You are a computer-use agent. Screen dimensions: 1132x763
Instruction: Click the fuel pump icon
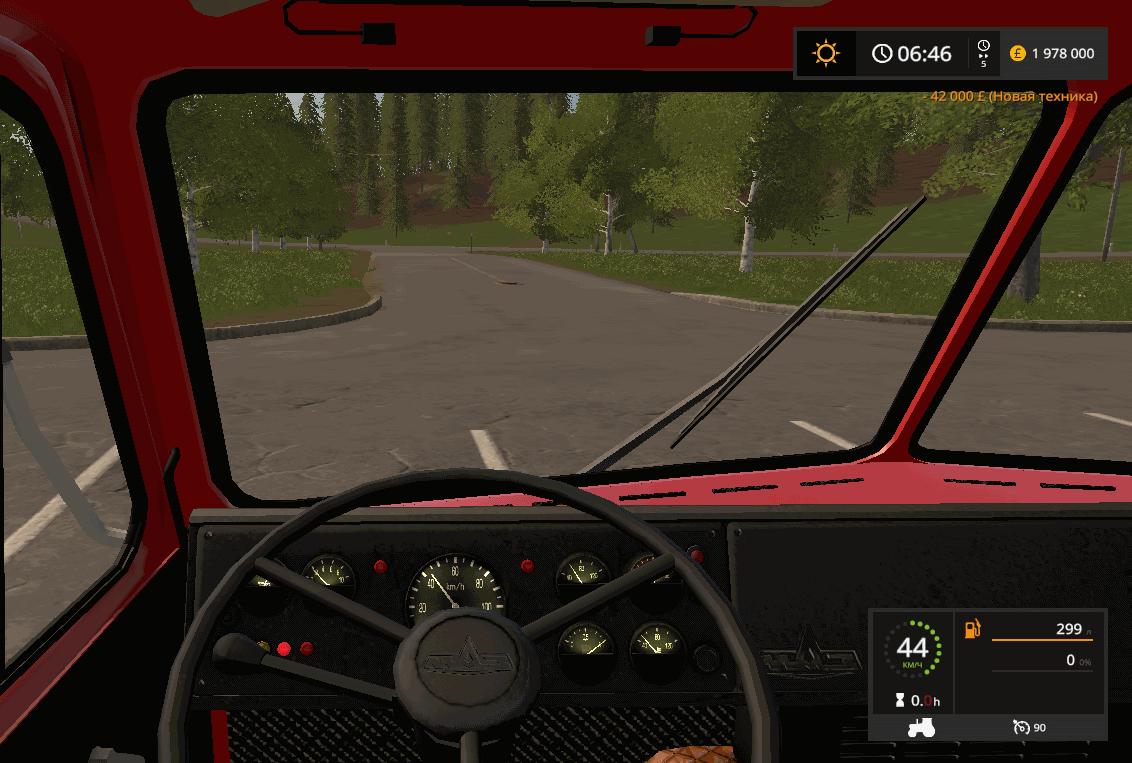tap(972, 629)
